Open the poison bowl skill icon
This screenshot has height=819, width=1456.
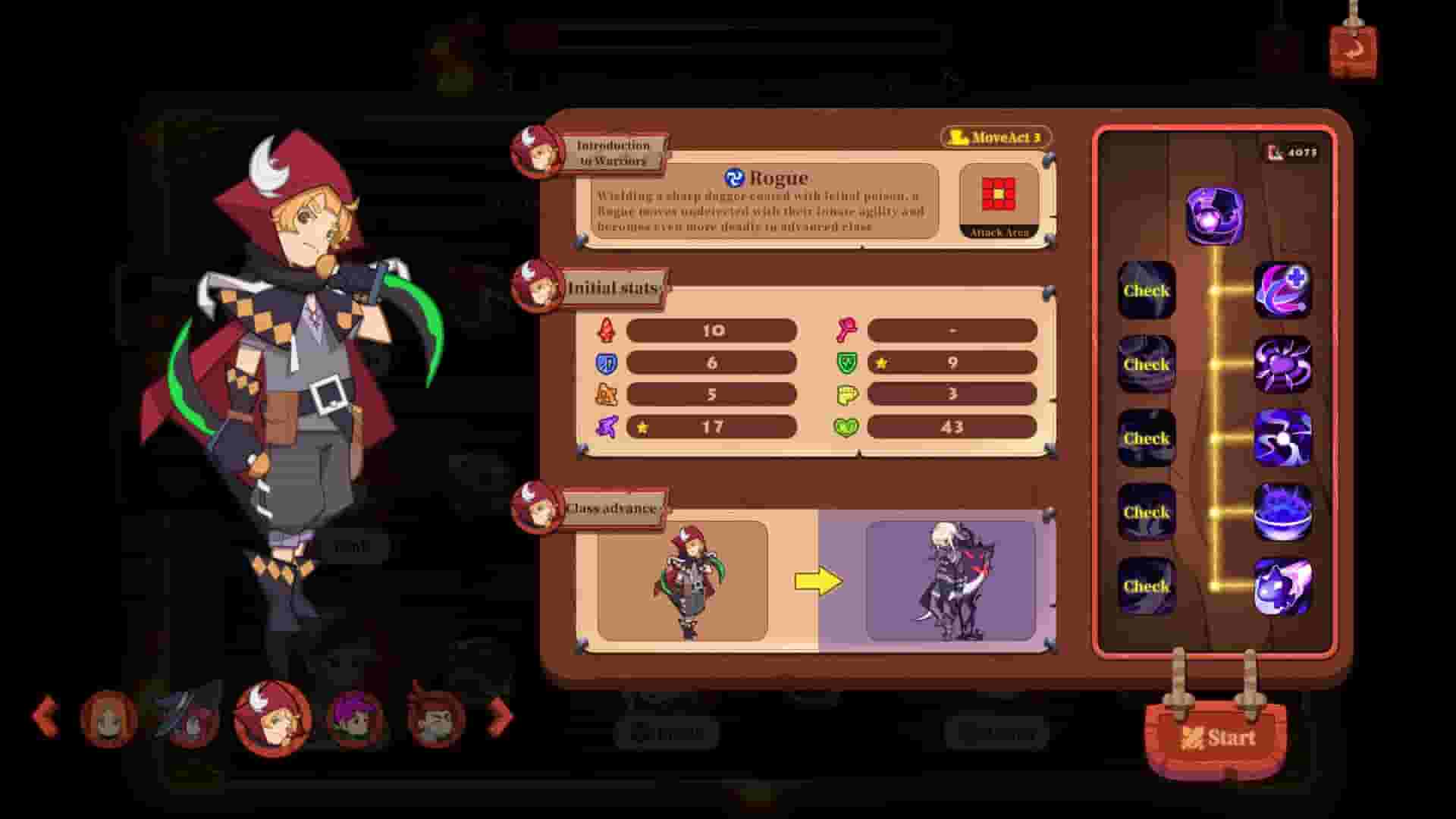tap(1285, 513)
